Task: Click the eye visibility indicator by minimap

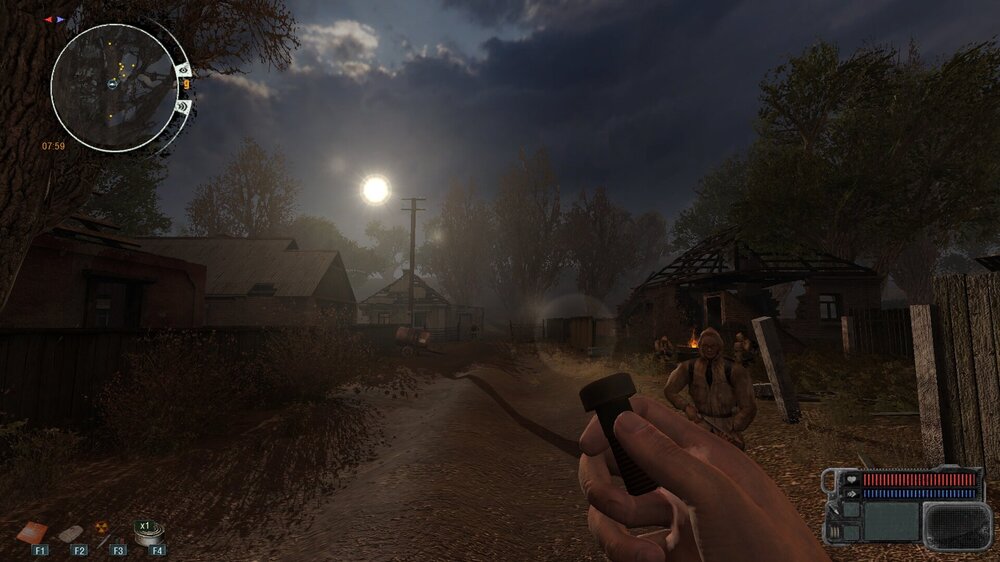Action: 184,69
